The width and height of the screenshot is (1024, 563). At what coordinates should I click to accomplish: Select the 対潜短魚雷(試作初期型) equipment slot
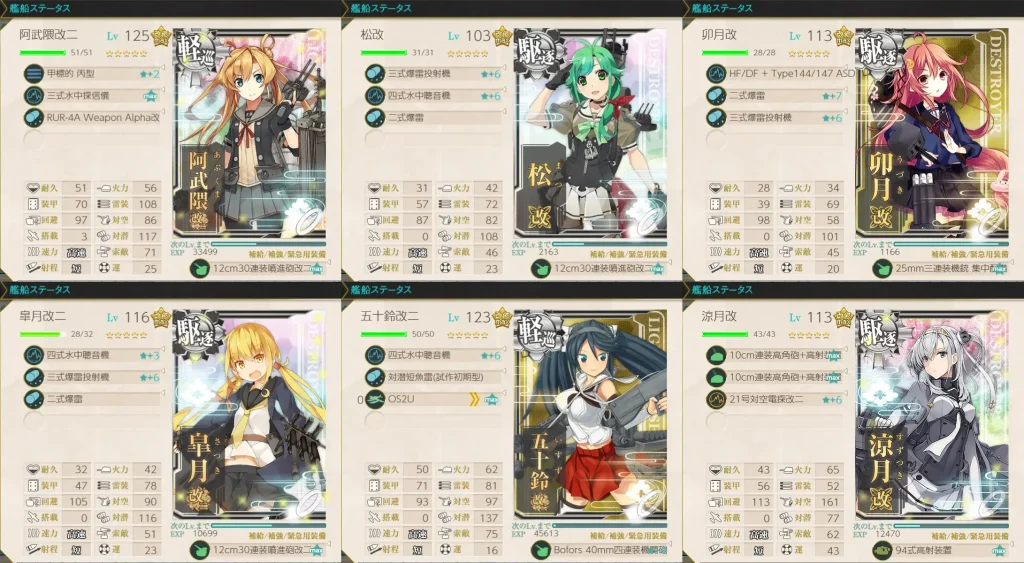[430, 377]
